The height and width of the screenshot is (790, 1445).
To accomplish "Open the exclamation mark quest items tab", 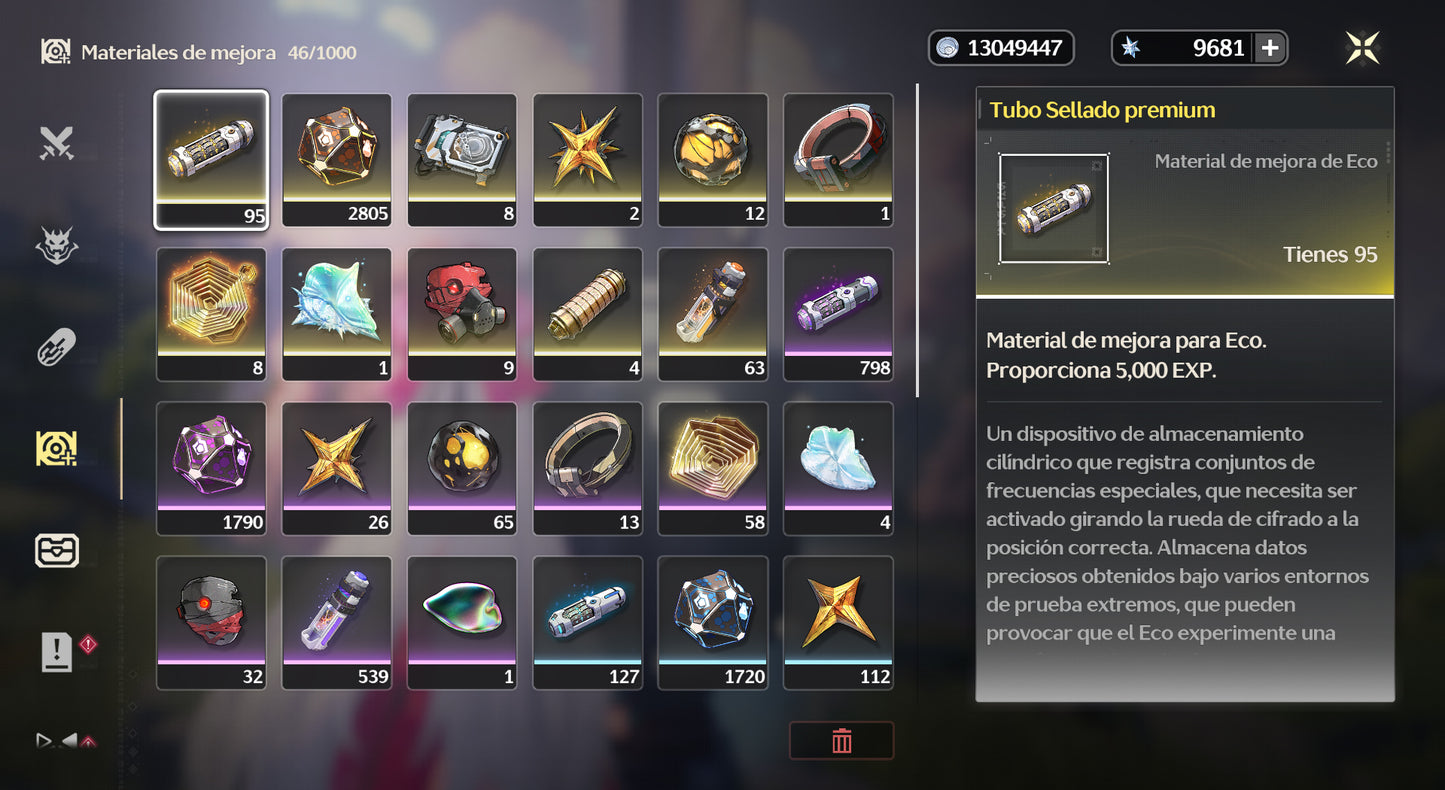I will (x=57, y=653).
